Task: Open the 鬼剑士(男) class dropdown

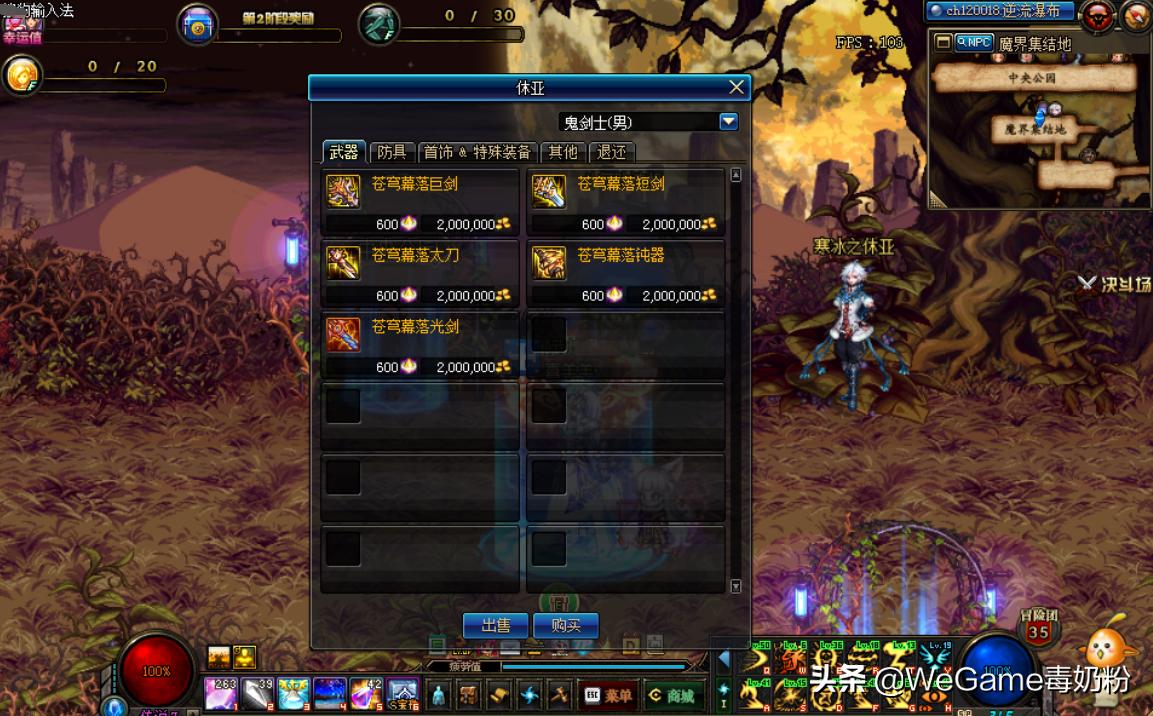Action: [x=728, y=122]
